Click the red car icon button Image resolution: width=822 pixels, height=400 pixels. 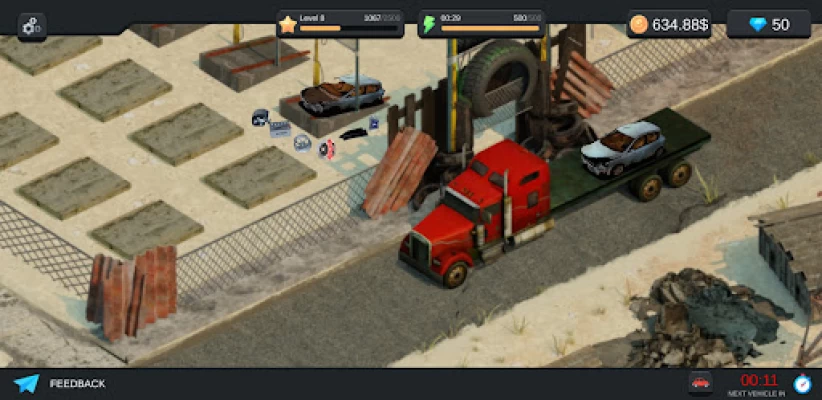(701, 383)
